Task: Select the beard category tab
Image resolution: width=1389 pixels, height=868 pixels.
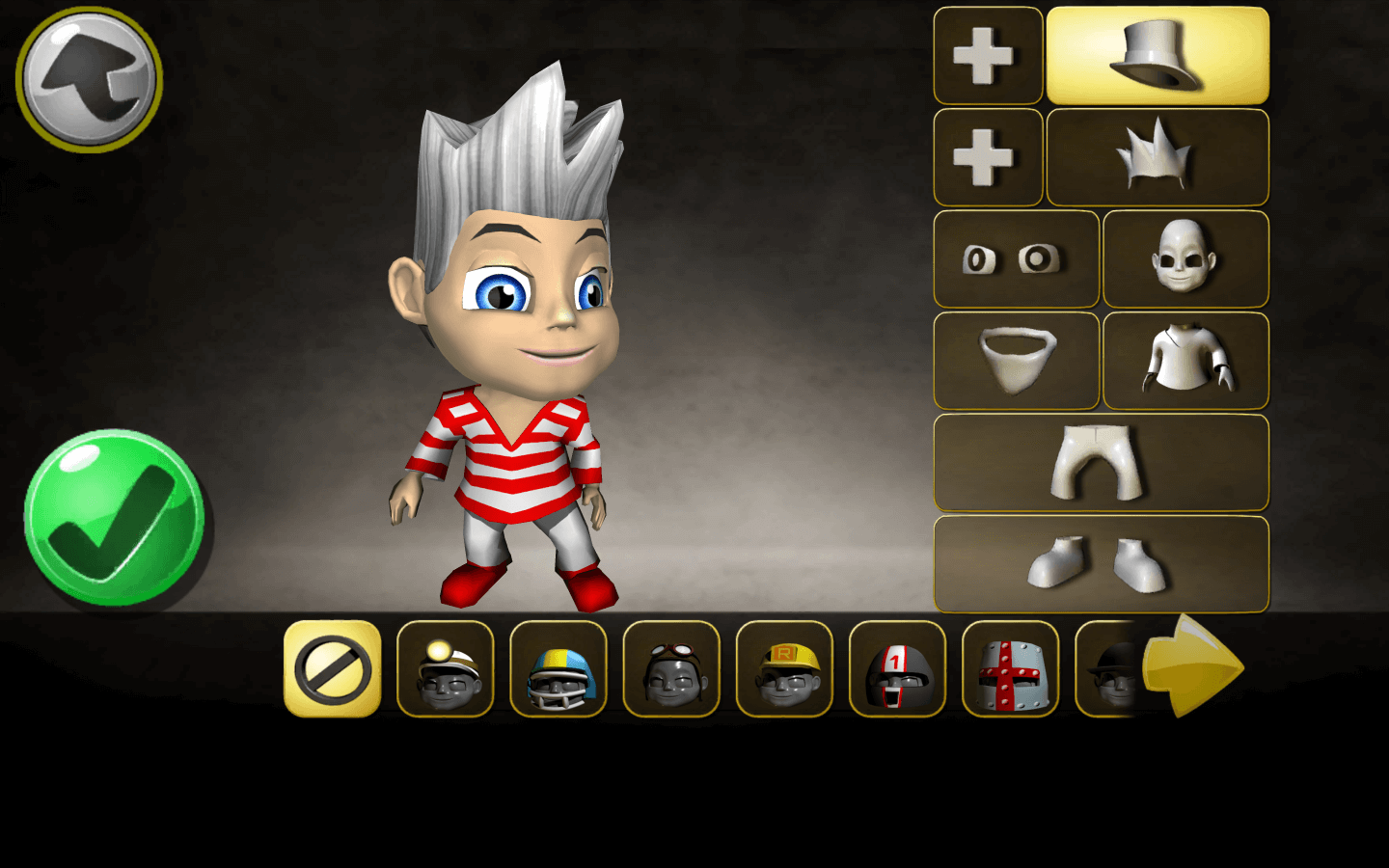Action: point(1016,361)
